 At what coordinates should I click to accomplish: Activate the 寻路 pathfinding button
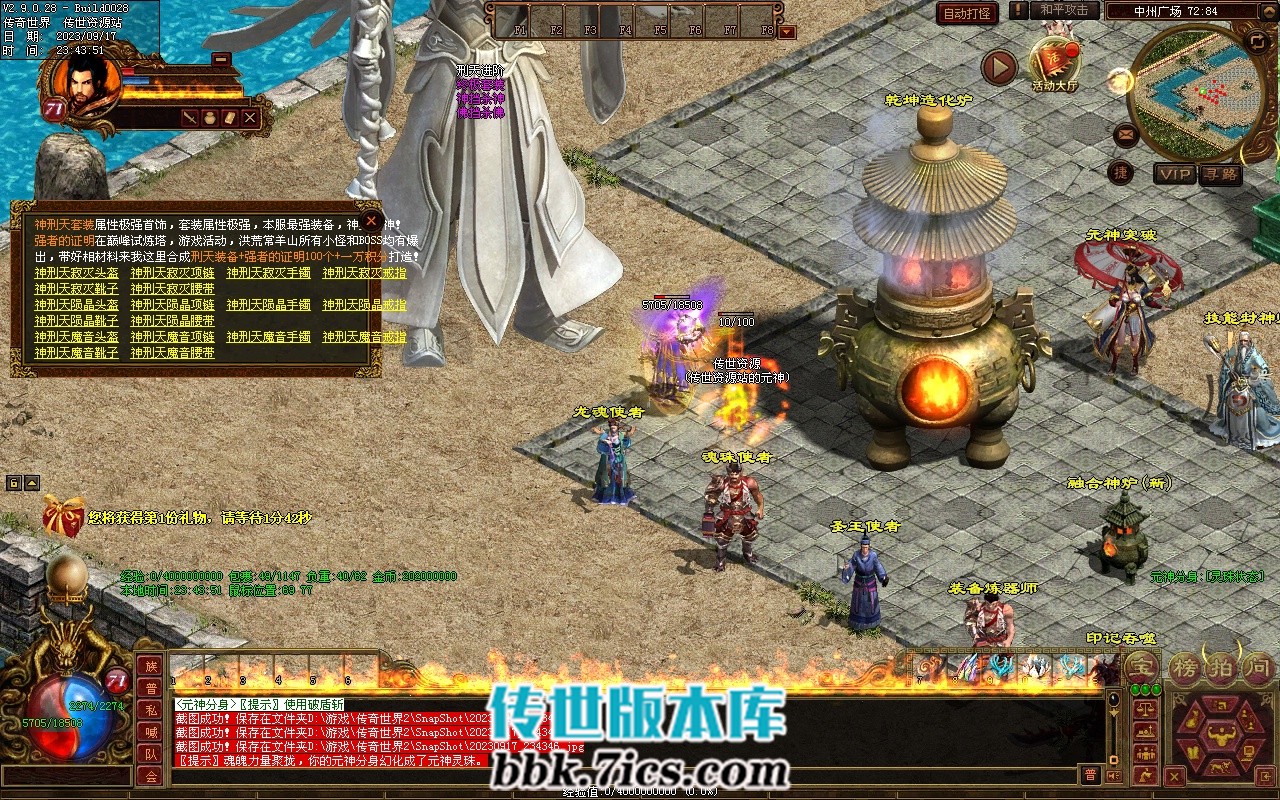(x=1220, y=174)
